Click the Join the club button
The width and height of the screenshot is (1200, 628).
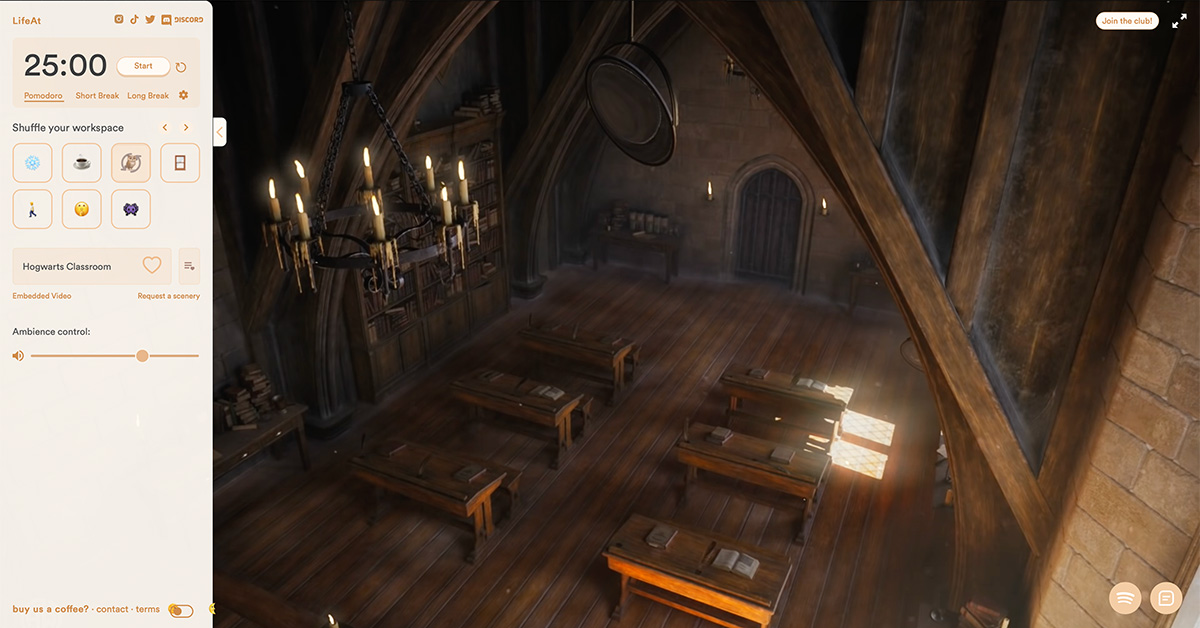1127,21
